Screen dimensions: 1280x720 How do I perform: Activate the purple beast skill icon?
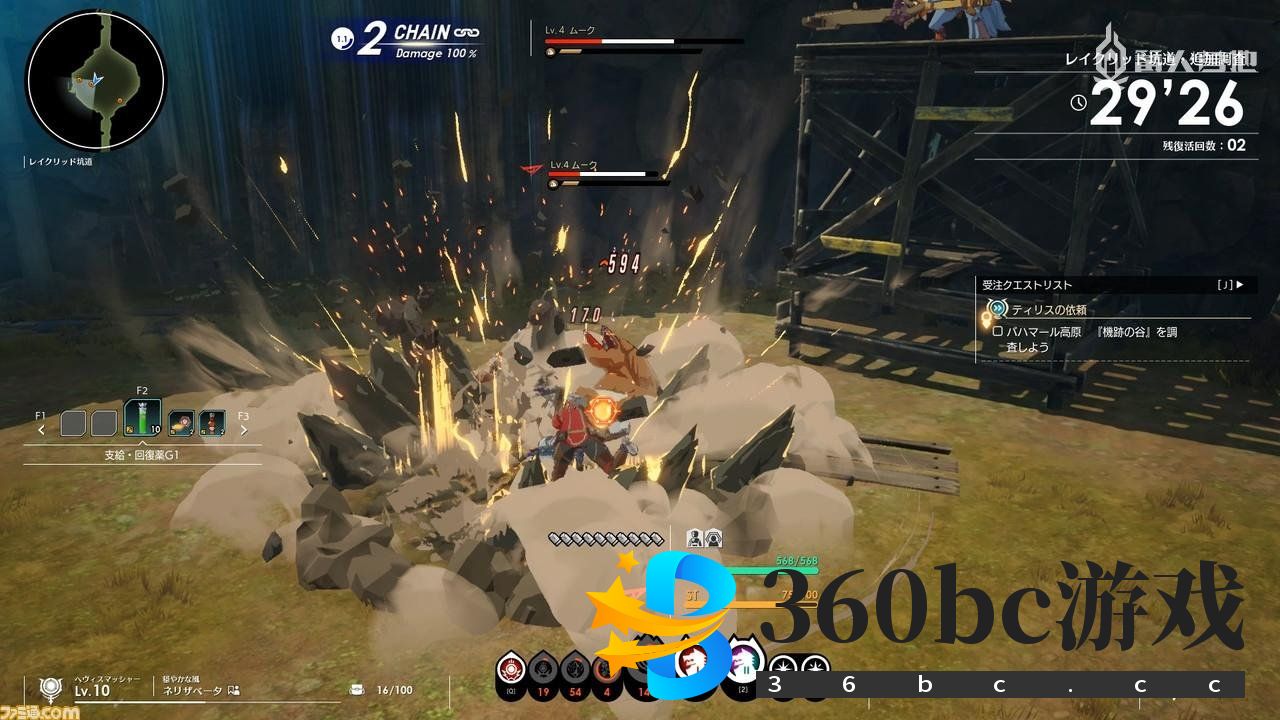coord(743,660)
